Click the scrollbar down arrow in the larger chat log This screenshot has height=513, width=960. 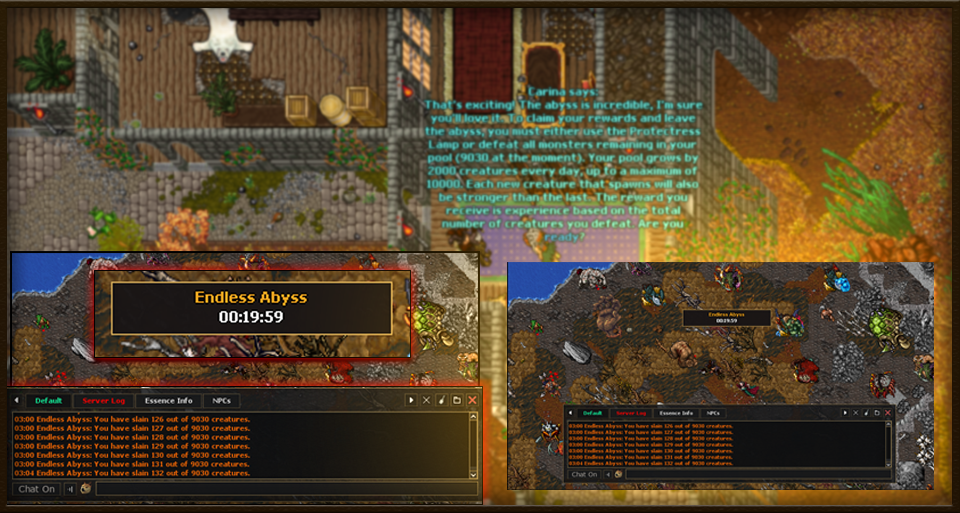(474, 473)
